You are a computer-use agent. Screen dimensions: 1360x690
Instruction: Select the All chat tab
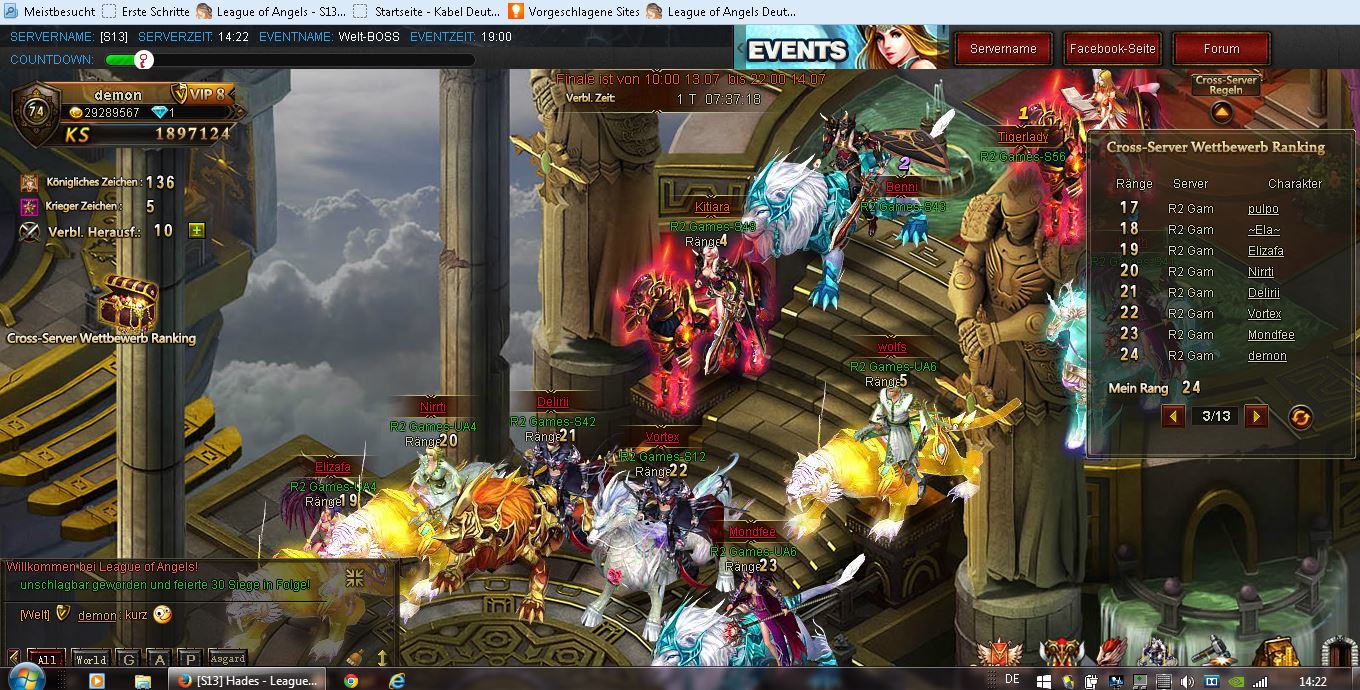[47, 659]
